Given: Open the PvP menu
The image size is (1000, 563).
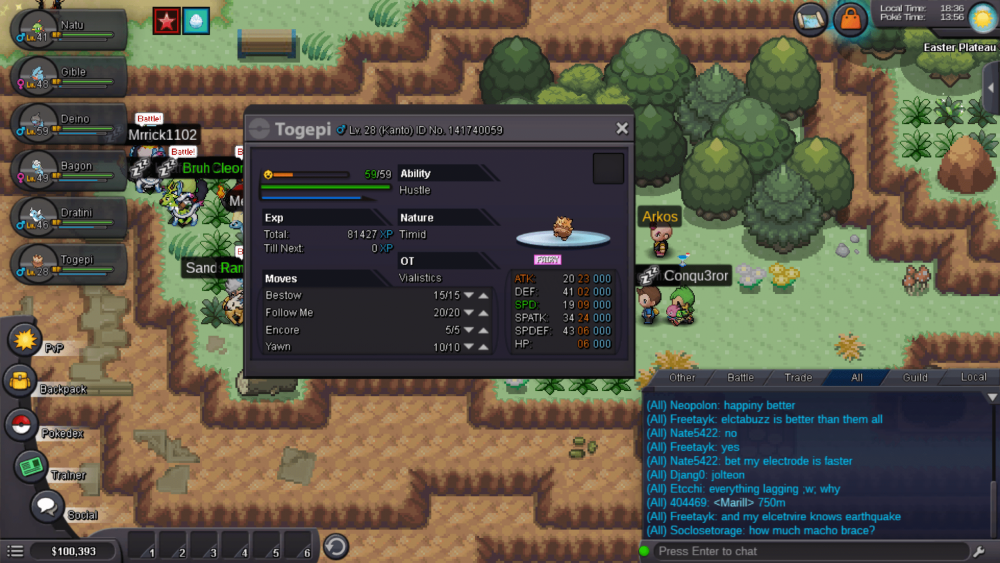Looking at the screenshot, I should tap(24, 339).
